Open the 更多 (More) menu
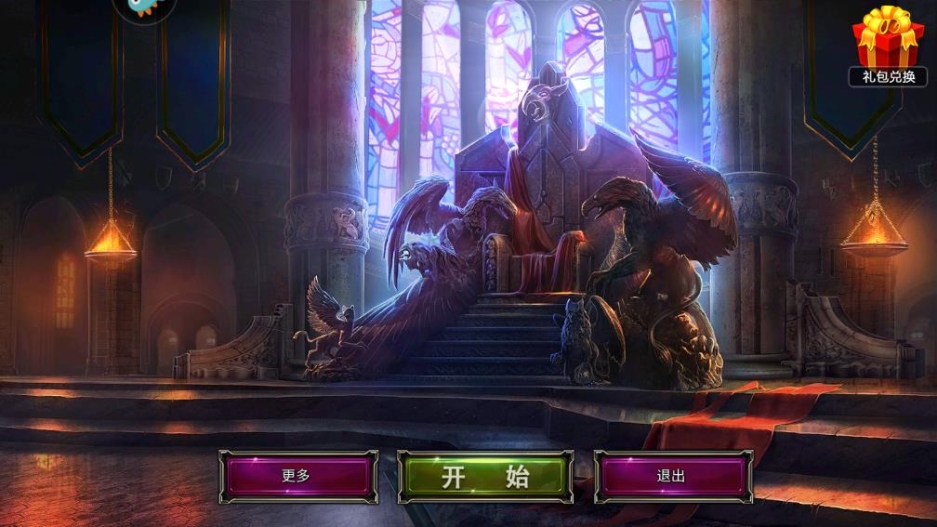The width and height of the screenshot is (937, 527). click(298, 476)
